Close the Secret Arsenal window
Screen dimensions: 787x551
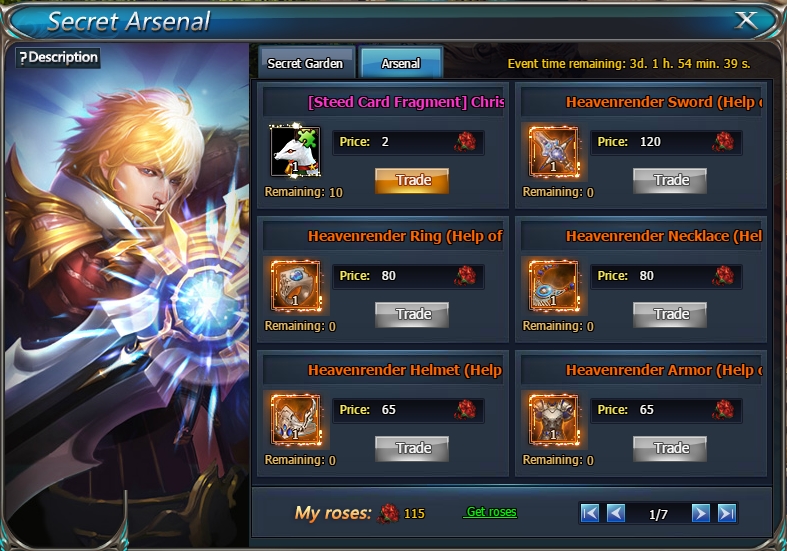pyautogui.click(x=746, y=20)
